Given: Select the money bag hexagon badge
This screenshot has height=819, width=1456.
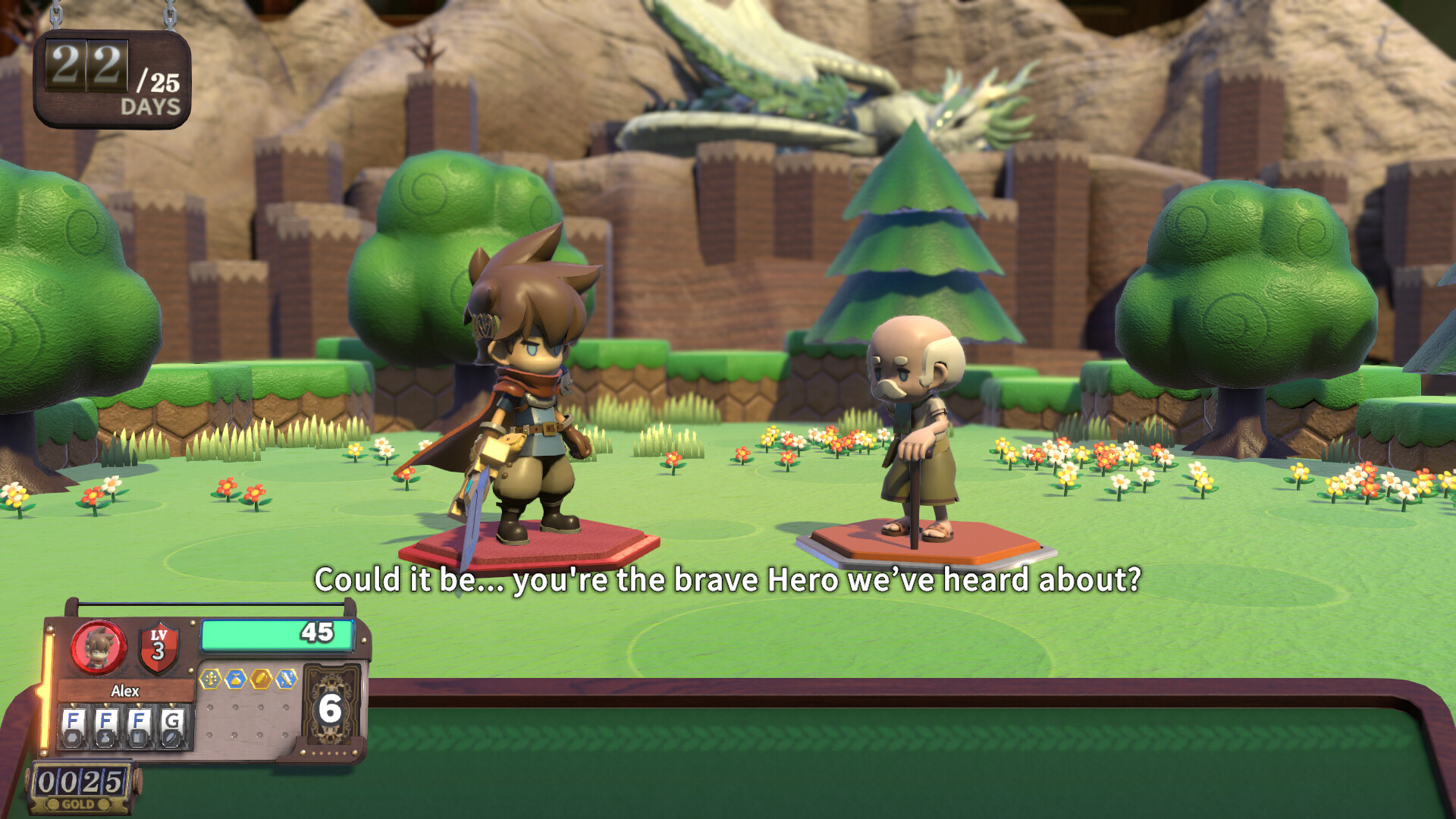Looking at the screenshot, I should tap(235, 679).
